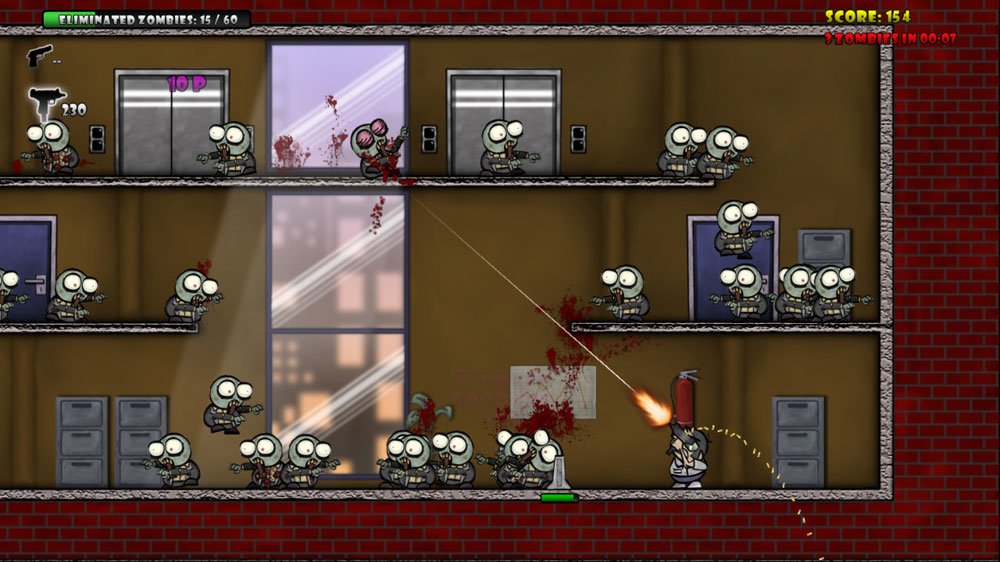The height and width of the screenshot is (562, 1000).
Task: Select the pistol weapon icon
Action: 39,55
